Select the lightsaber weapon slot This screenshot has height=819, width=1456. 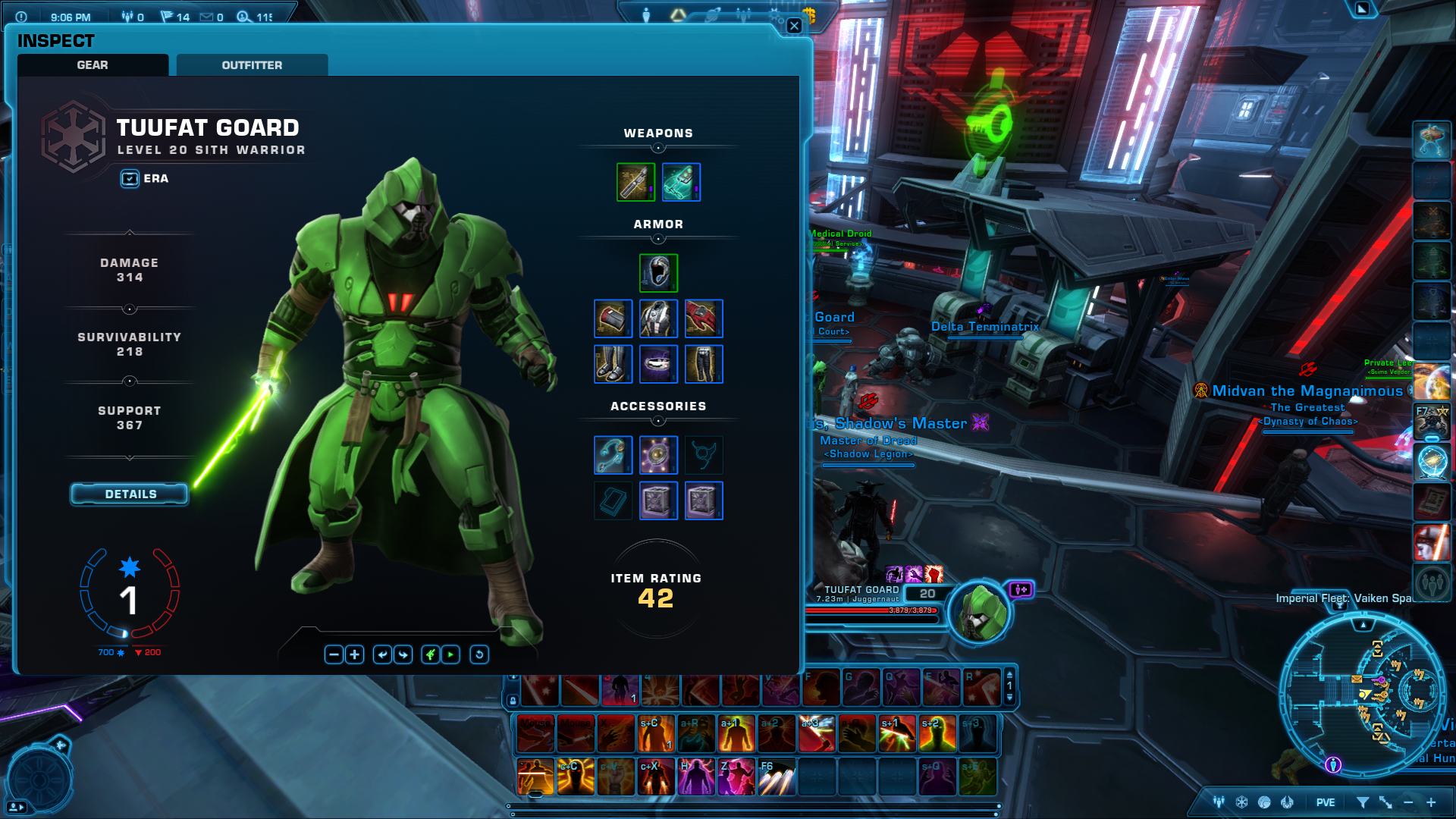[635, 182]
